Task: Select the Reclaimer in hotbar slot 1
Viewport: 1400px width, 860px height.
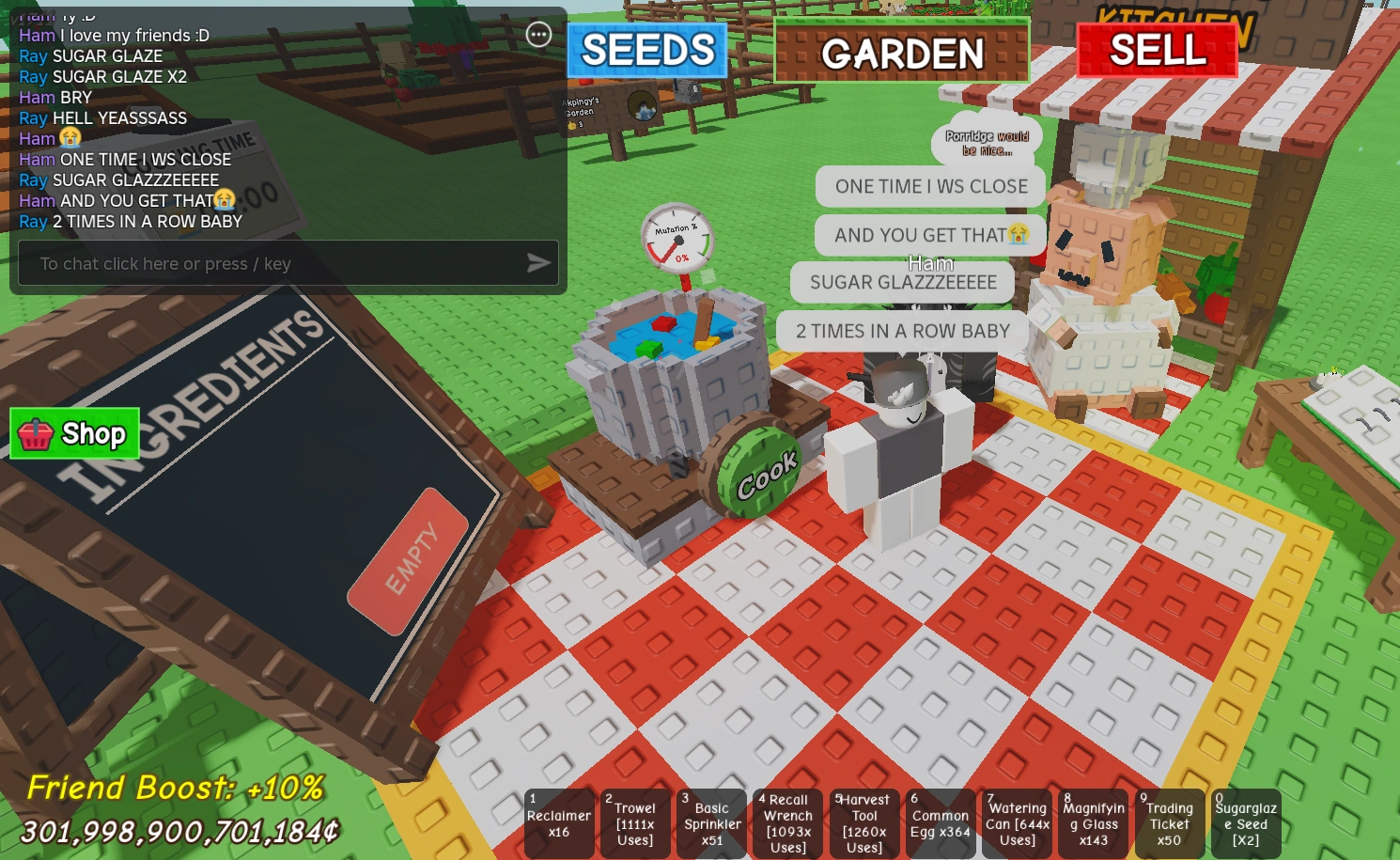Action: point(559,822)
